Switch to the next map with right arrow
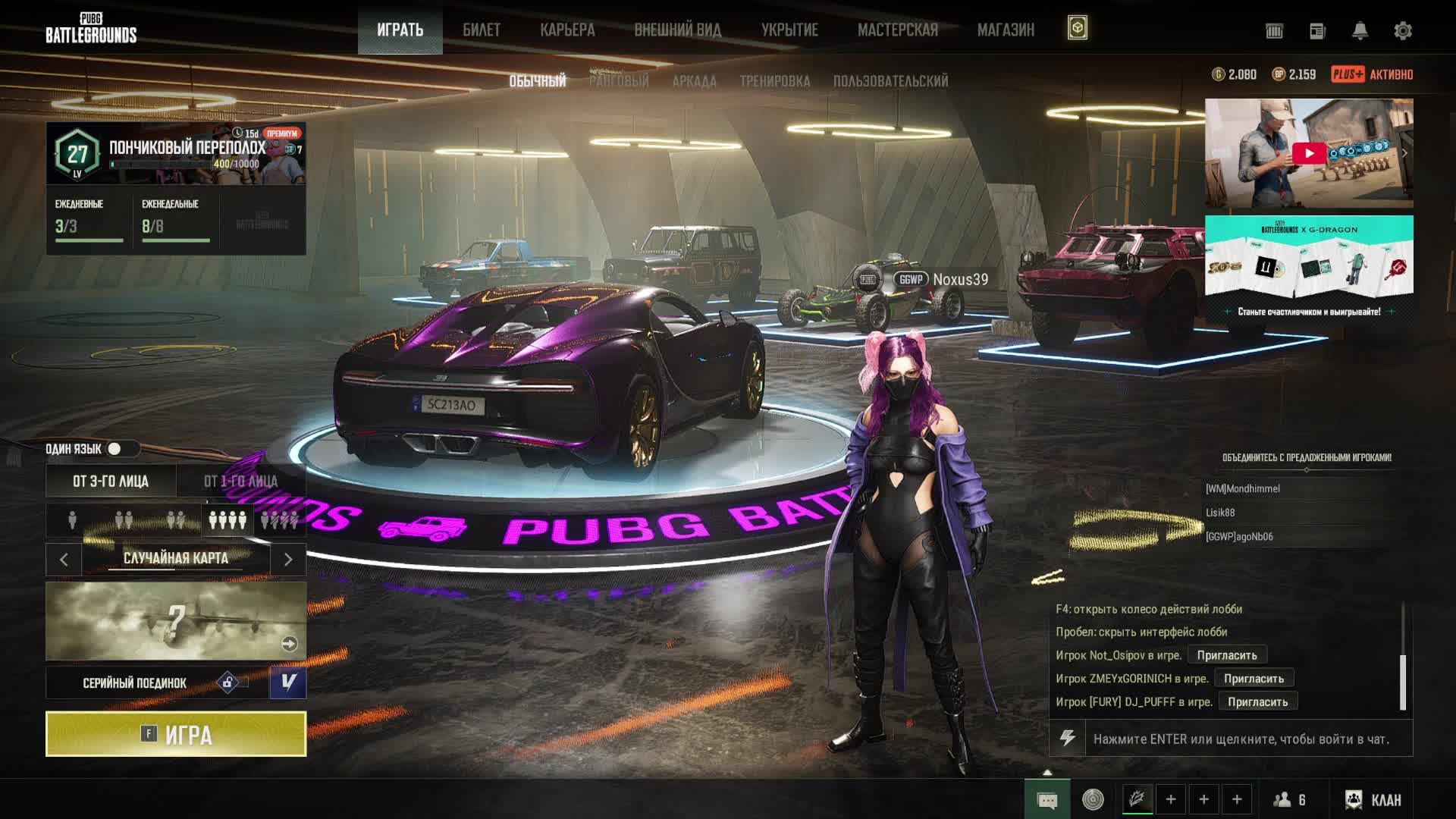Image resolution: width=1456 pixels, height=819 pixels. click(288, 560)
